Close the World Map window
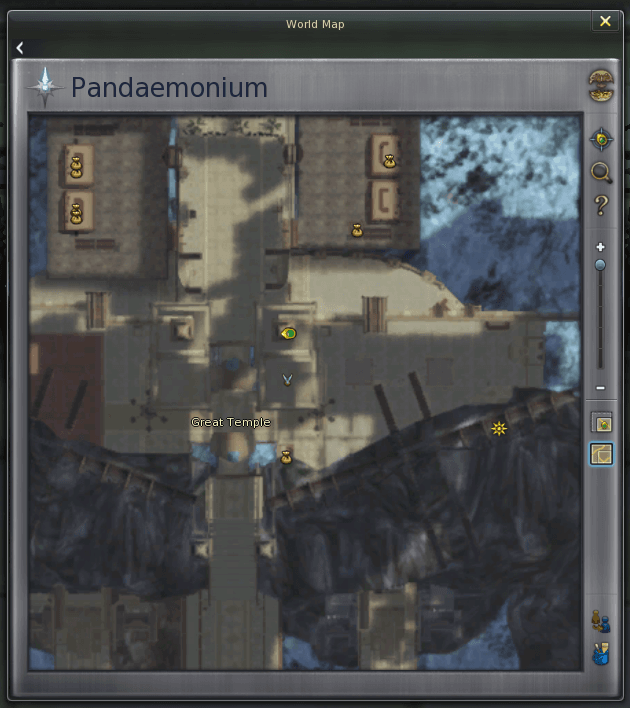Screen dimensions: 630x708 point(605,21)
